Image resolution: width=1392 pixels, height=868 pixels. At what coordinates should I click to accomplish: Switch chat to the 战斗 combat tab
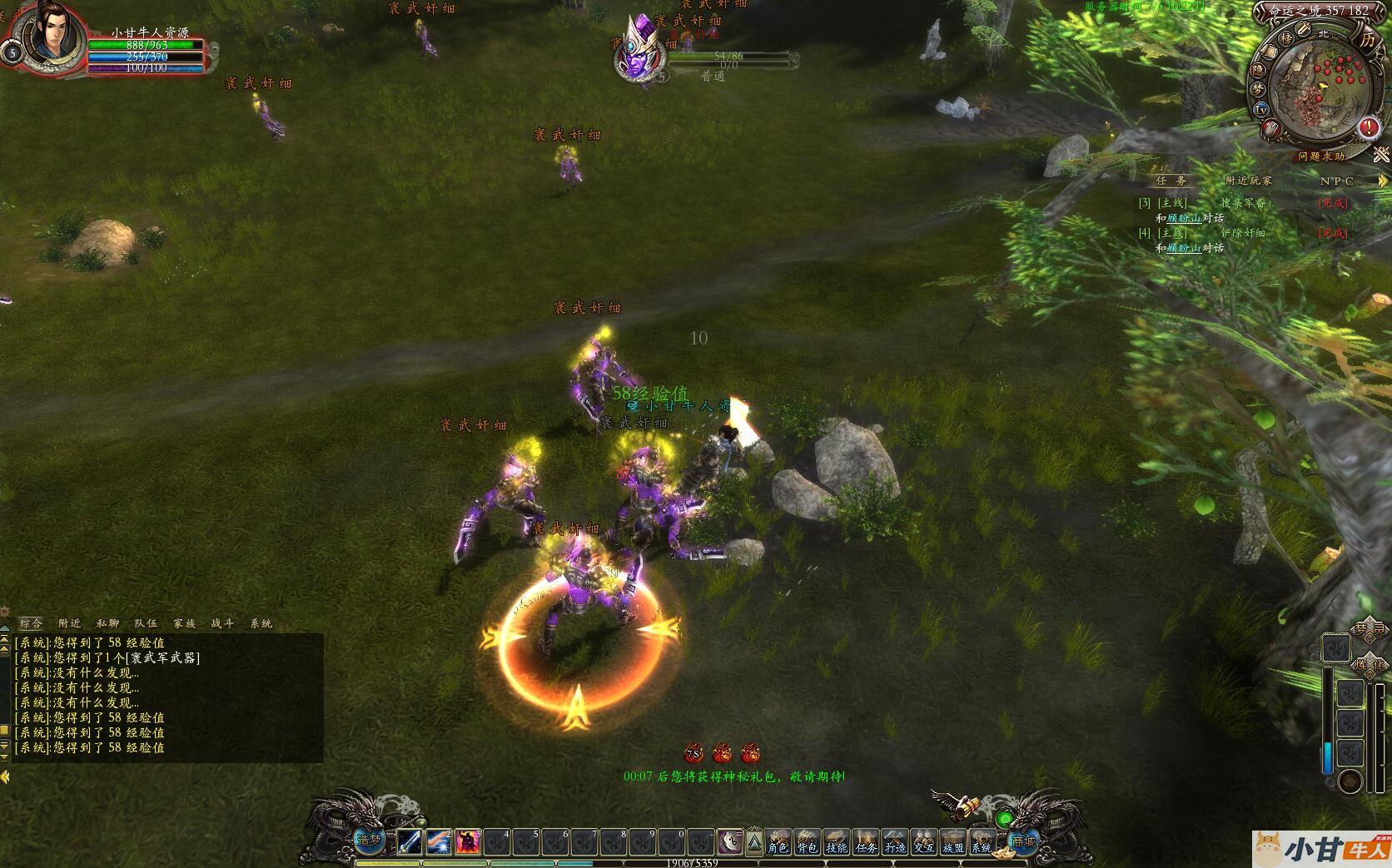pyautogui.click(x=223, y=623)
